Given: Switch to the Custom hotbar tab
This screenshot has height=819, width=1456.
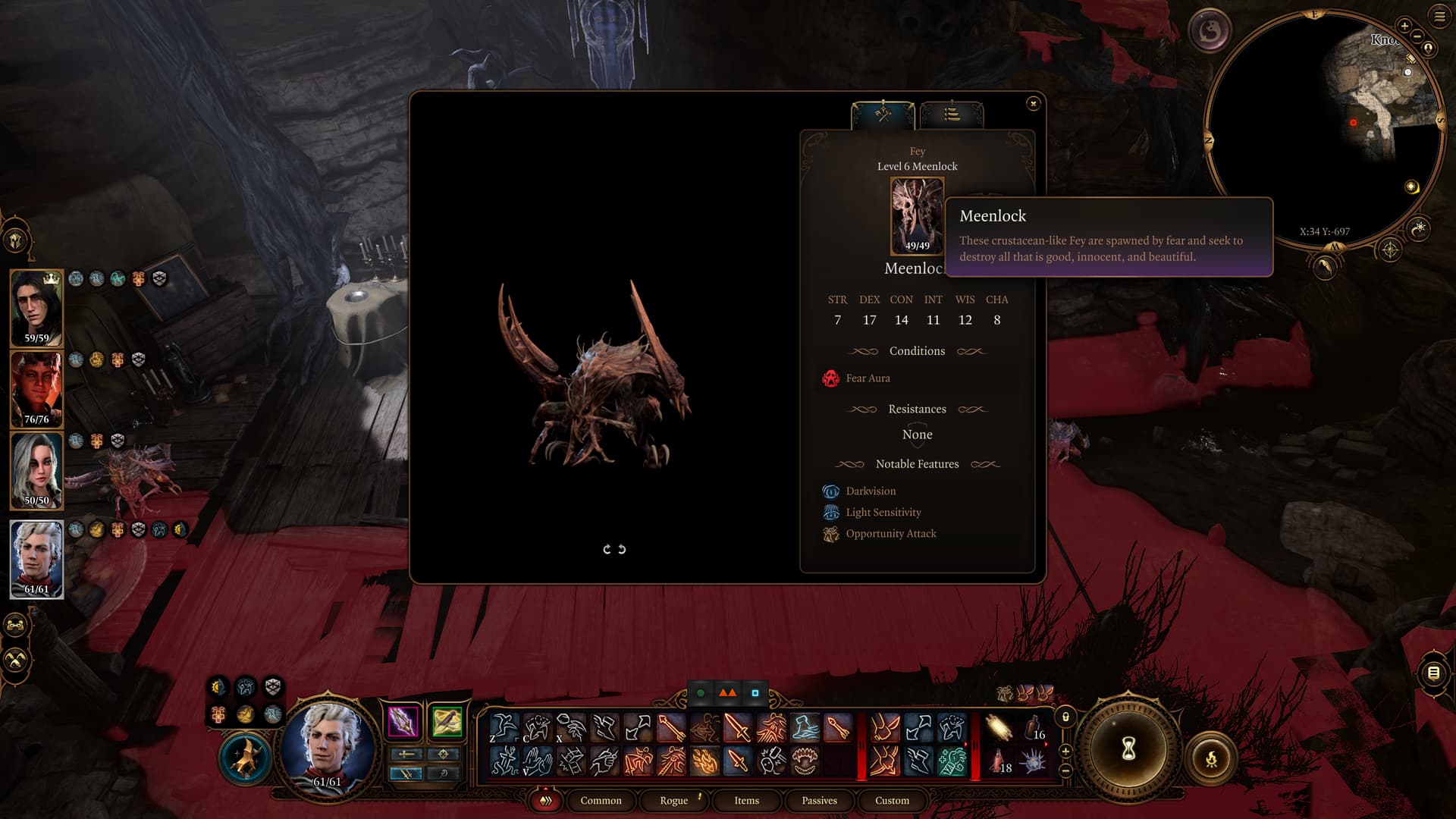Looking at the screenshot, I should (x=892, y=801).
